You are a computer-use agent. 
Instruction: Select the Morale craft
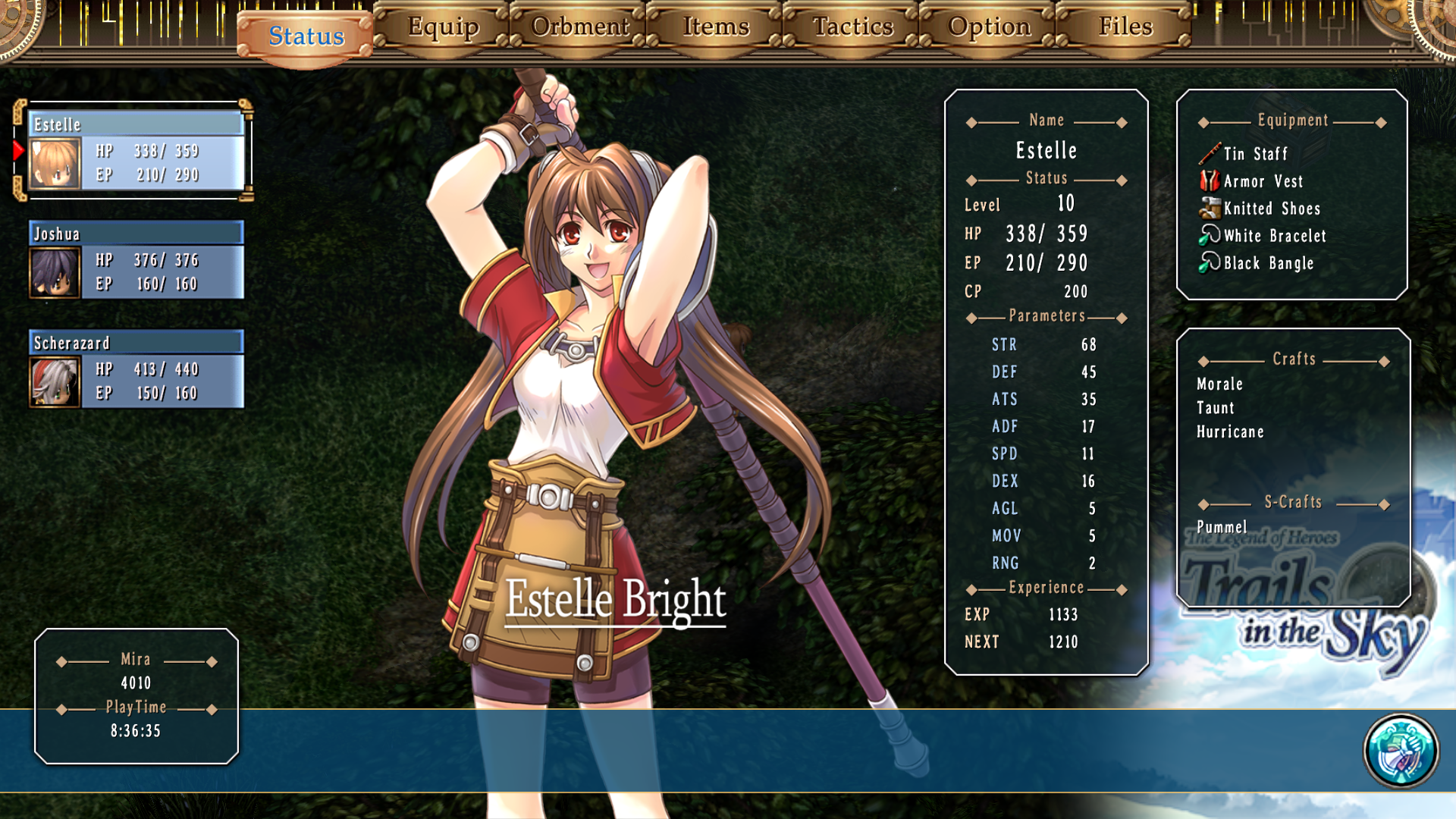1219,384
